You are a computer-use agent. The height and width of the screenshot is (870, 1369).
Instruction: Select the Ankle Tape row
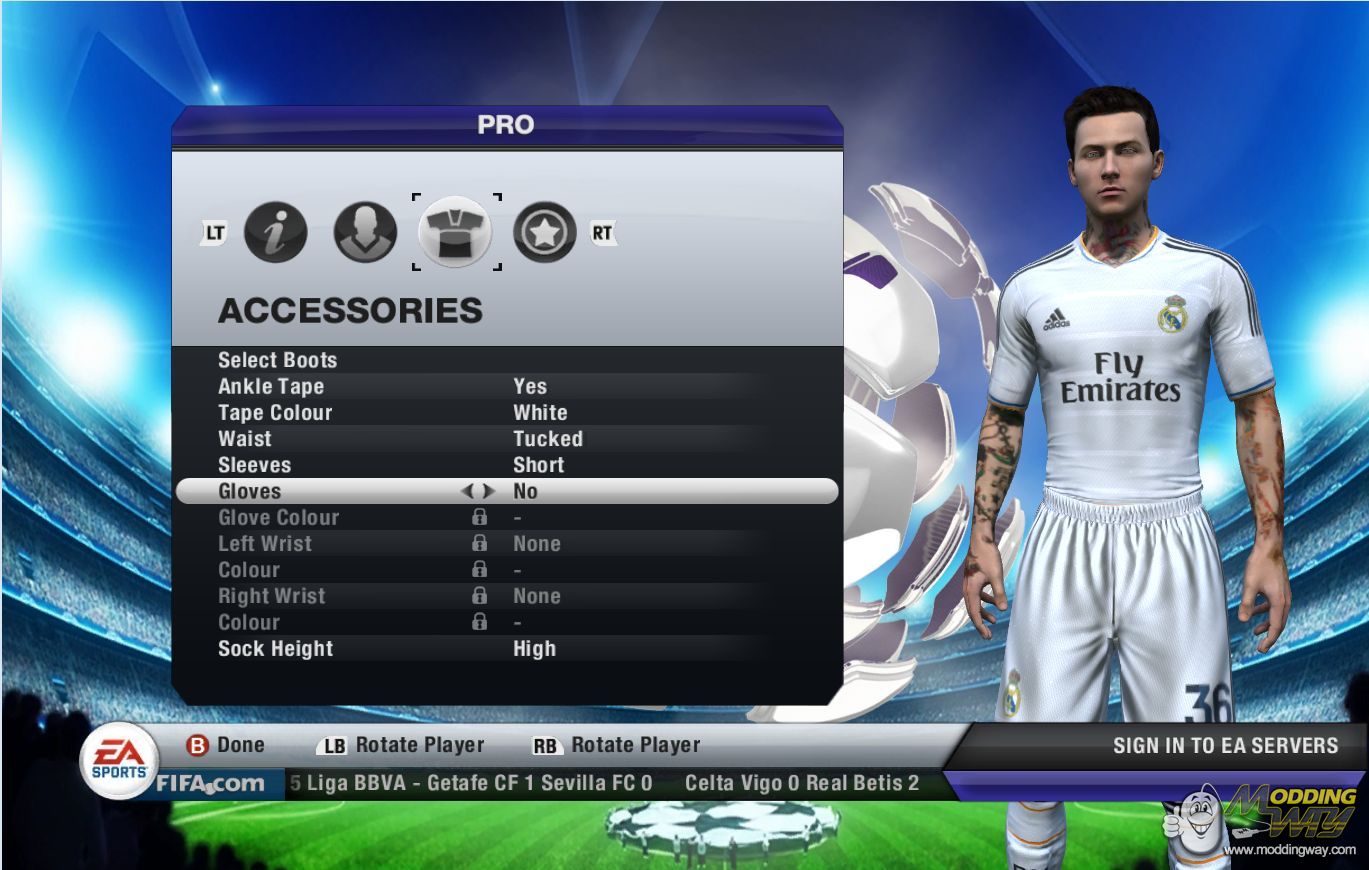coord(271,386)
